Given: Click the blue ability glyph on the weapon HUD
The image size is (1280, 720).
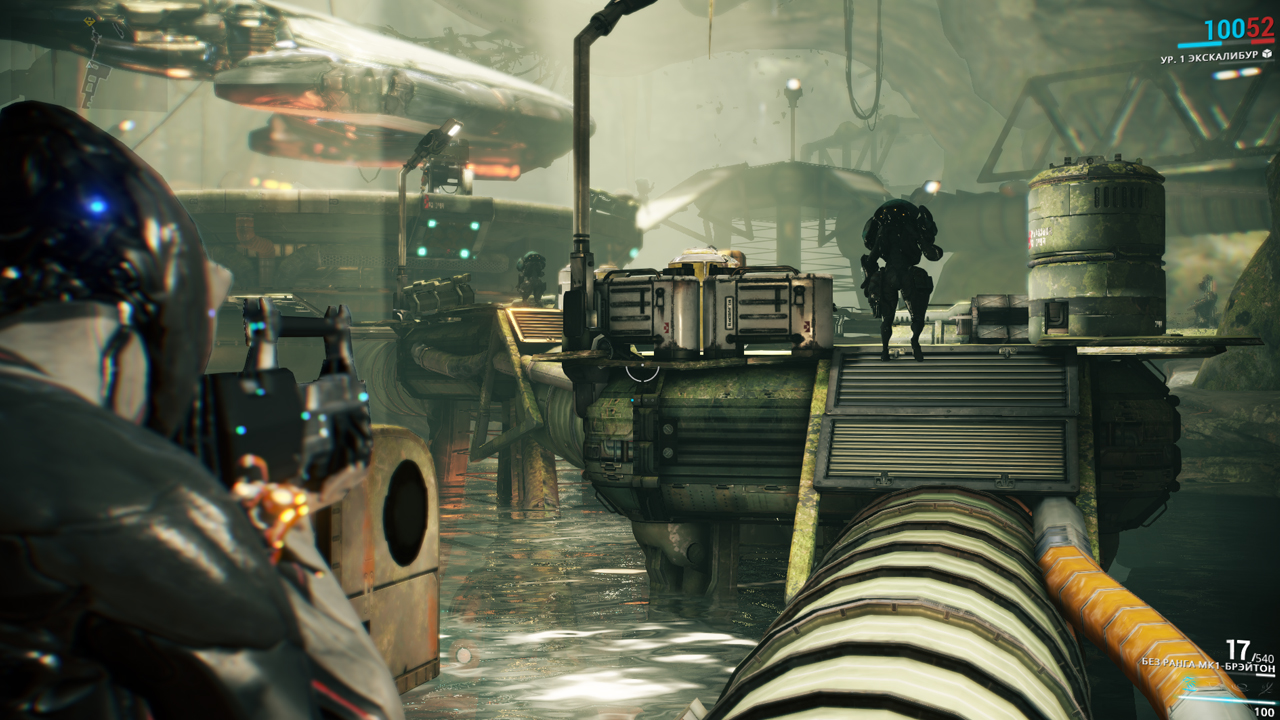Looking at the screenshot, I should click(x=1189, y=684).
